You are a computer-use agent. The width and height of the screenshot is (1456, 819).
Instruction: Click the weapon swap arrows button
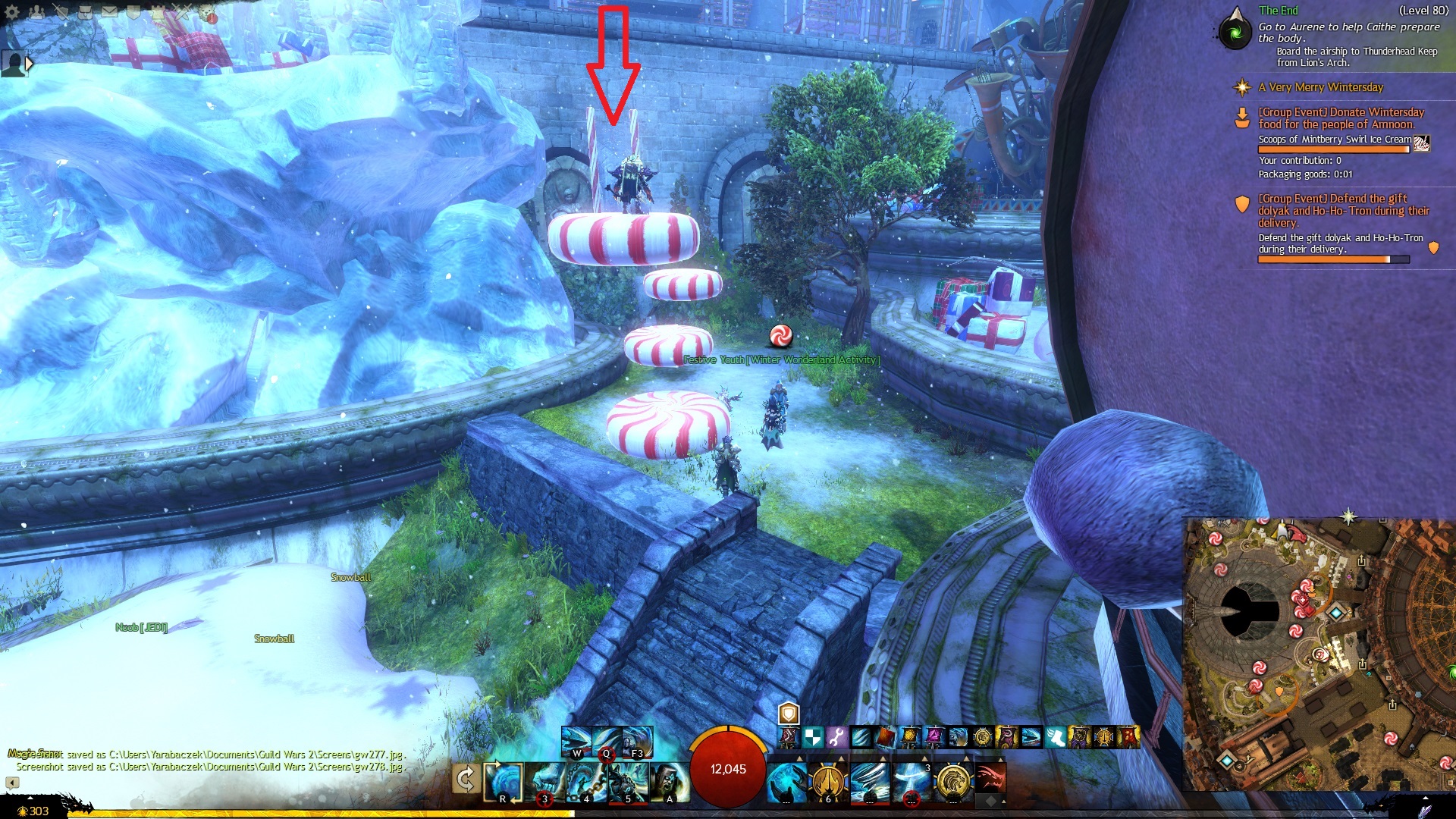[x=465, y=779]
